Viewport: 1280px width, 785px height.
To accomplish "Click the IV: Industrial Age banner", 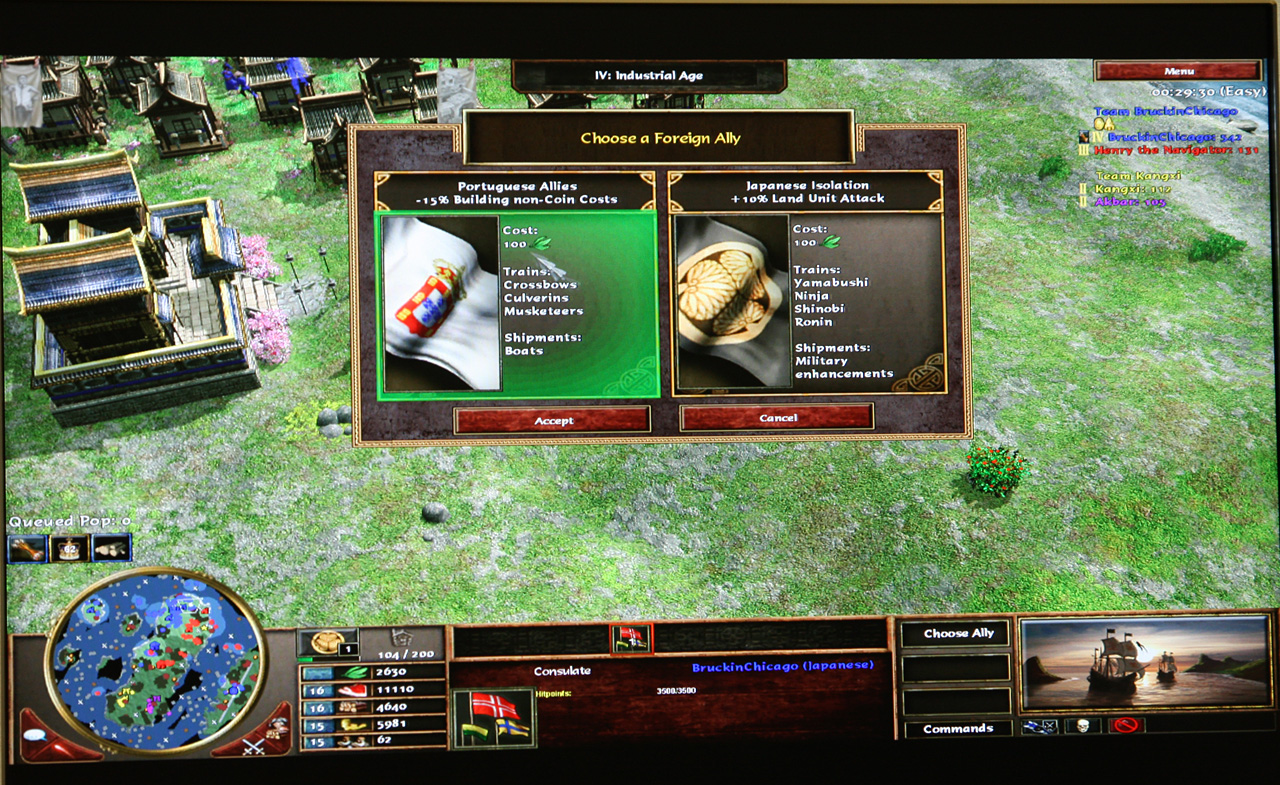I will coord(648,76).
